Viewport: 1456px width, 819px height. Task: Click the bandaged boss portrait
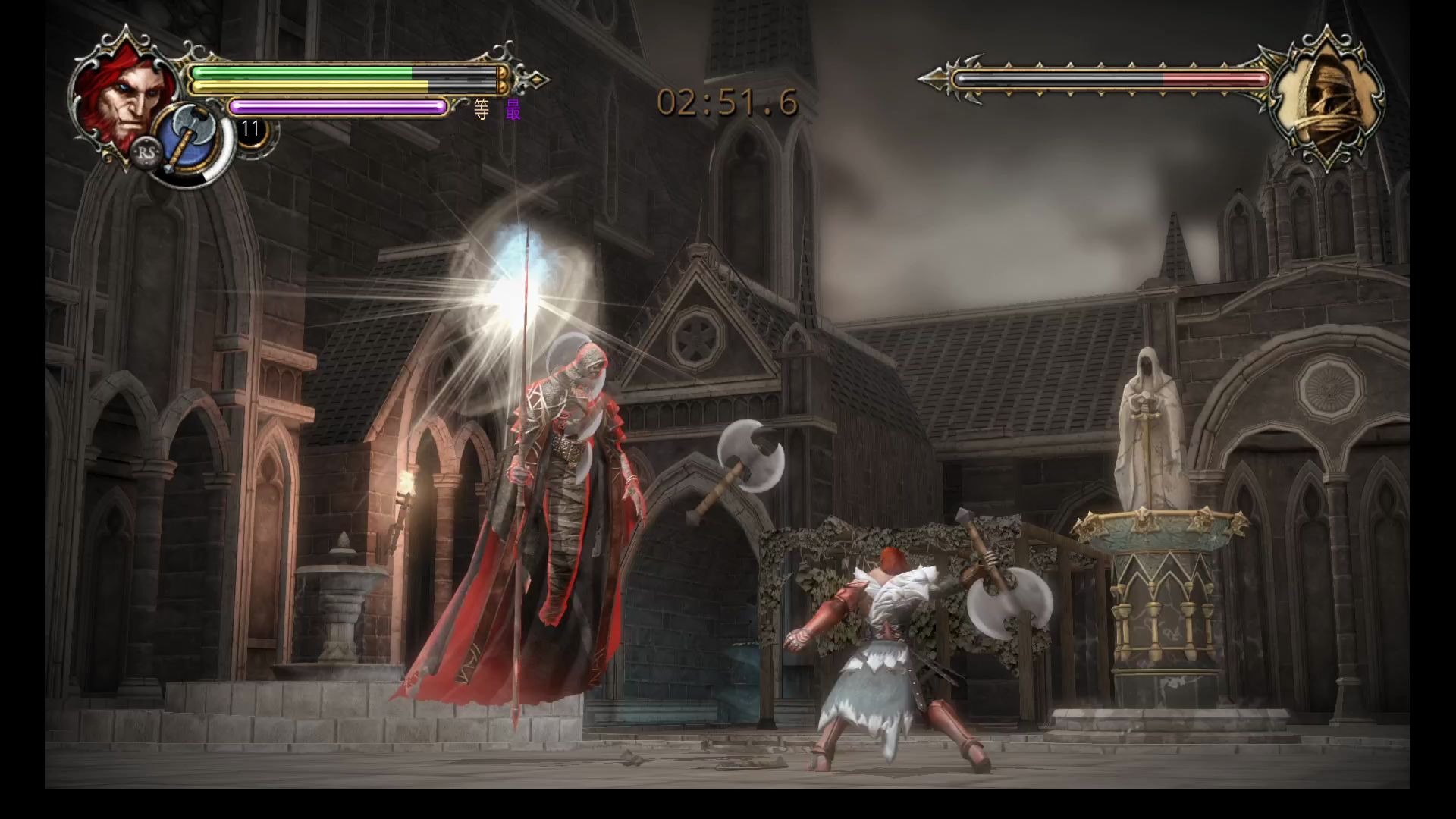[1326, 99]
